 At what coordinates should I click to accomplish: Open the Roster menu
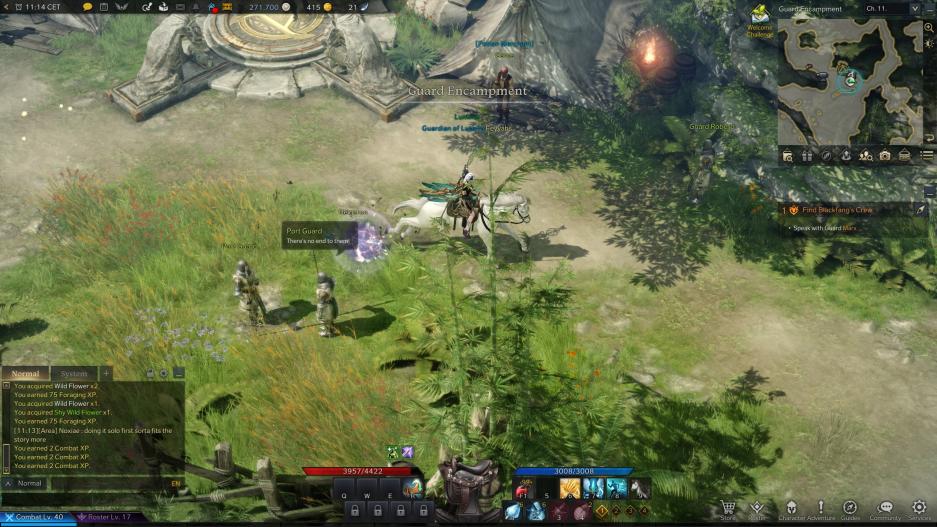757,508
